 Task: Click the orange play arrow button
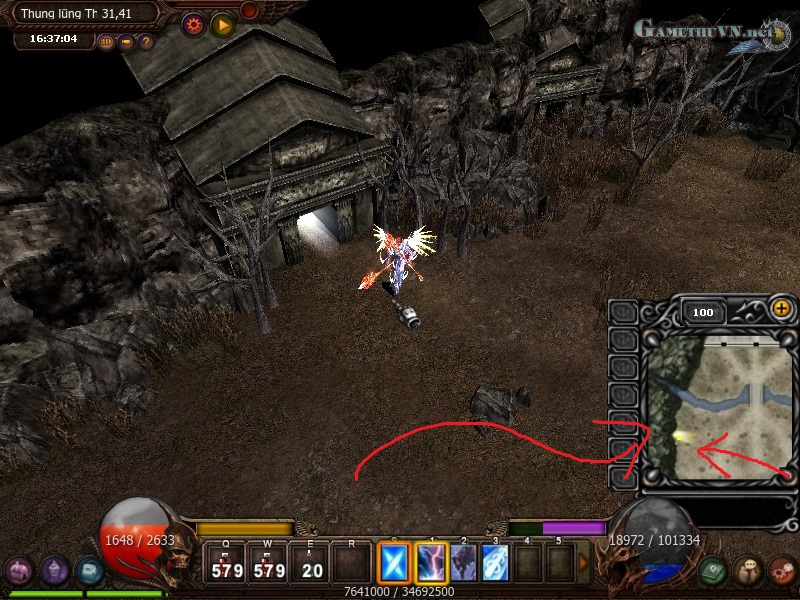pyautogui.click(x=222, y=24)
